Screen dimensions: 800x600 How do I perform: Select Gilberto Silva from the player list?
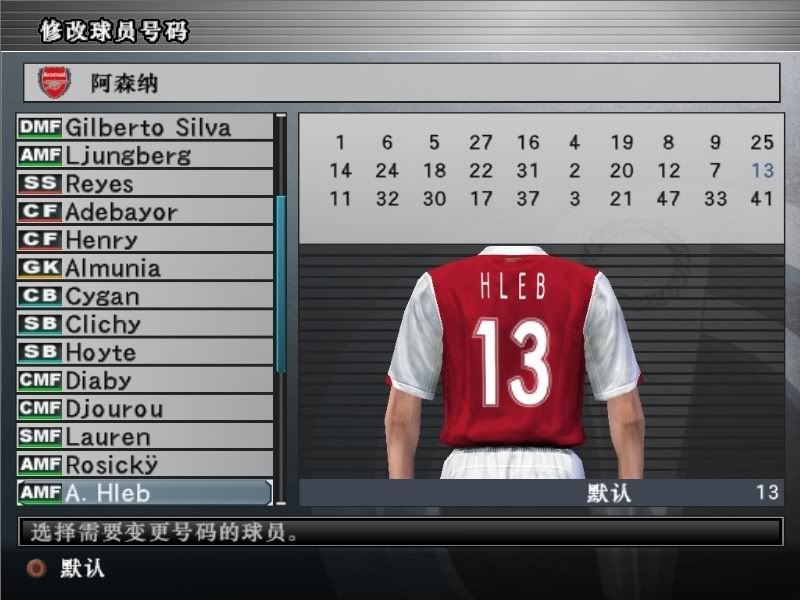[x=146, y=127]
